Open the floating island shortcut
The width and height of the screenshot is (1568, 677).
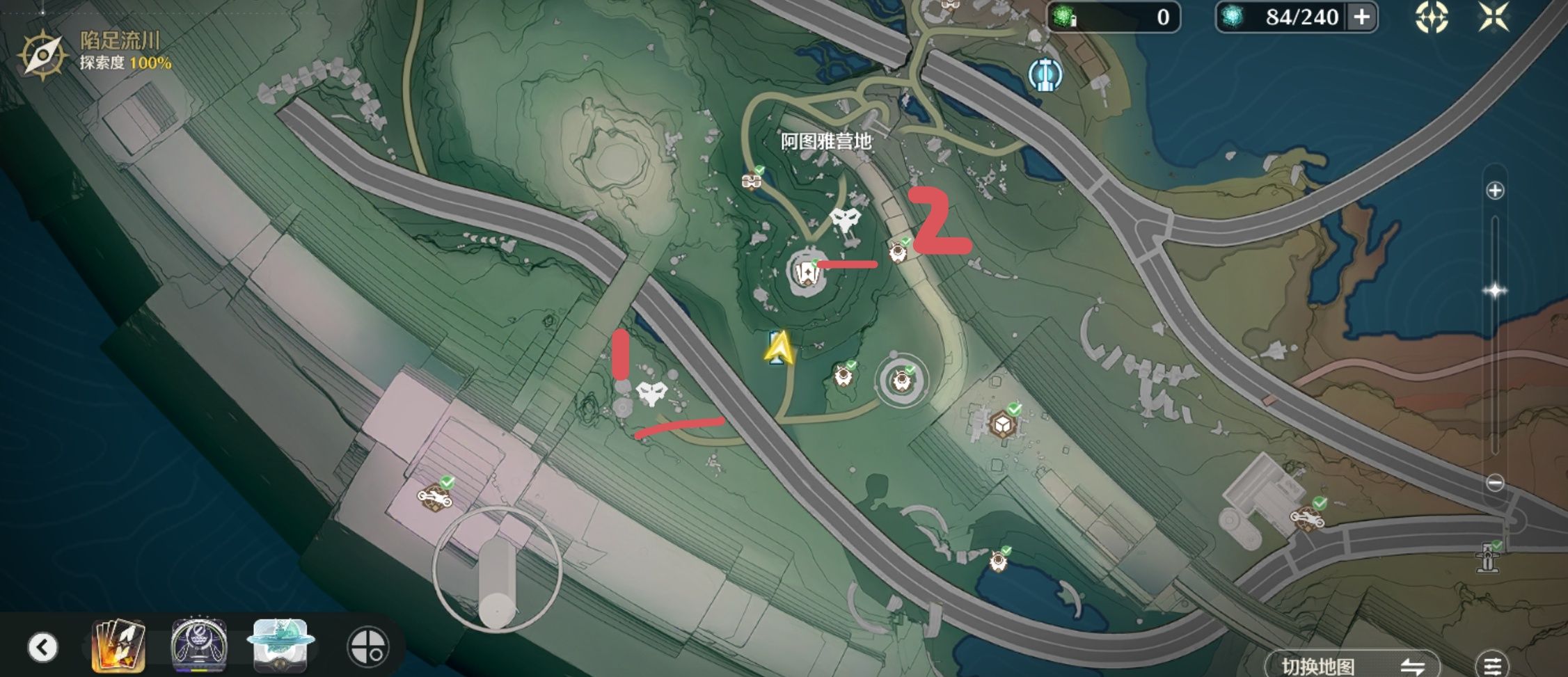[x=280, y=646]
